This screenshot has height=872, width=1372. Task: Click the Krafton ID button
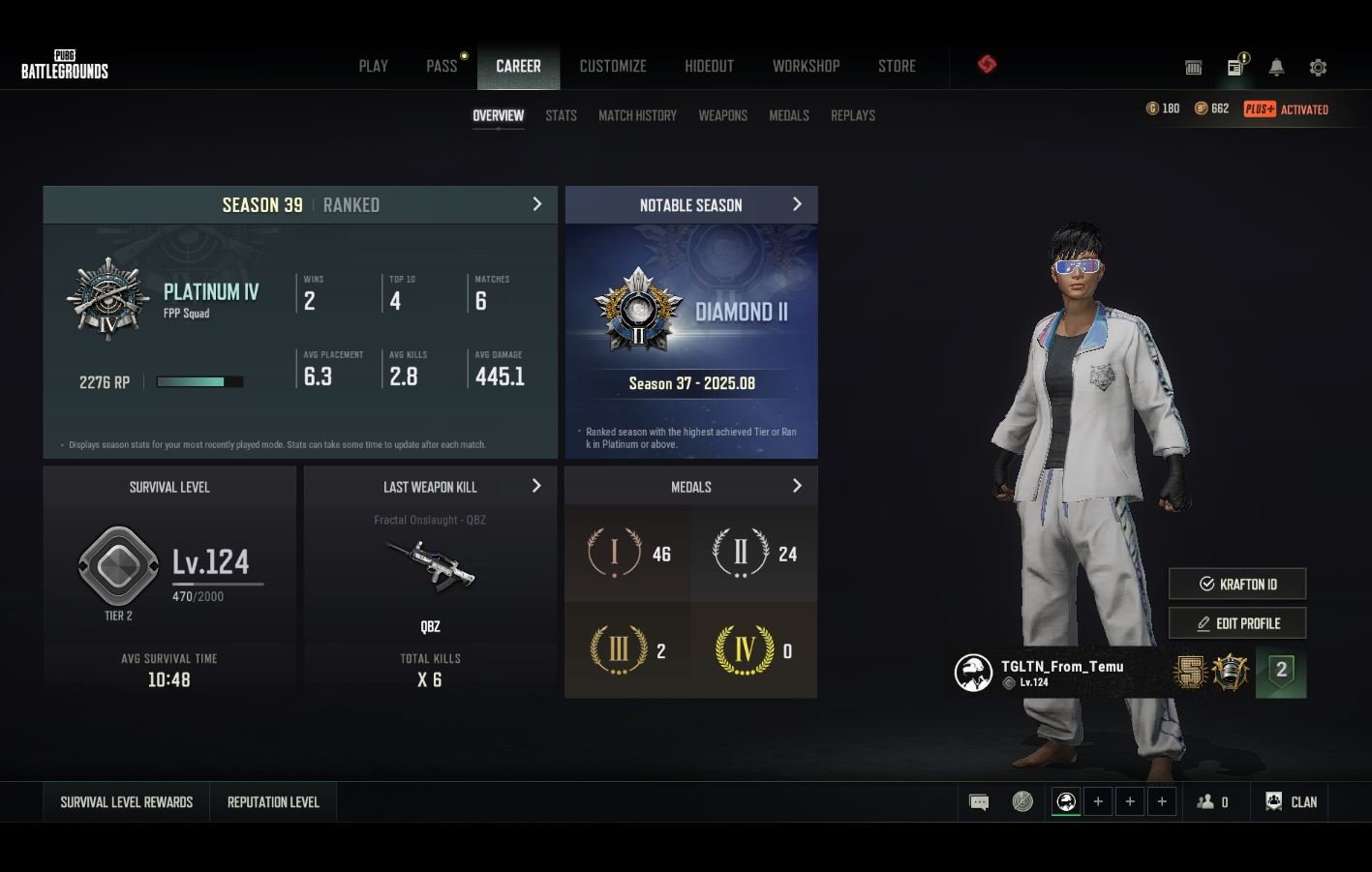1237,584
